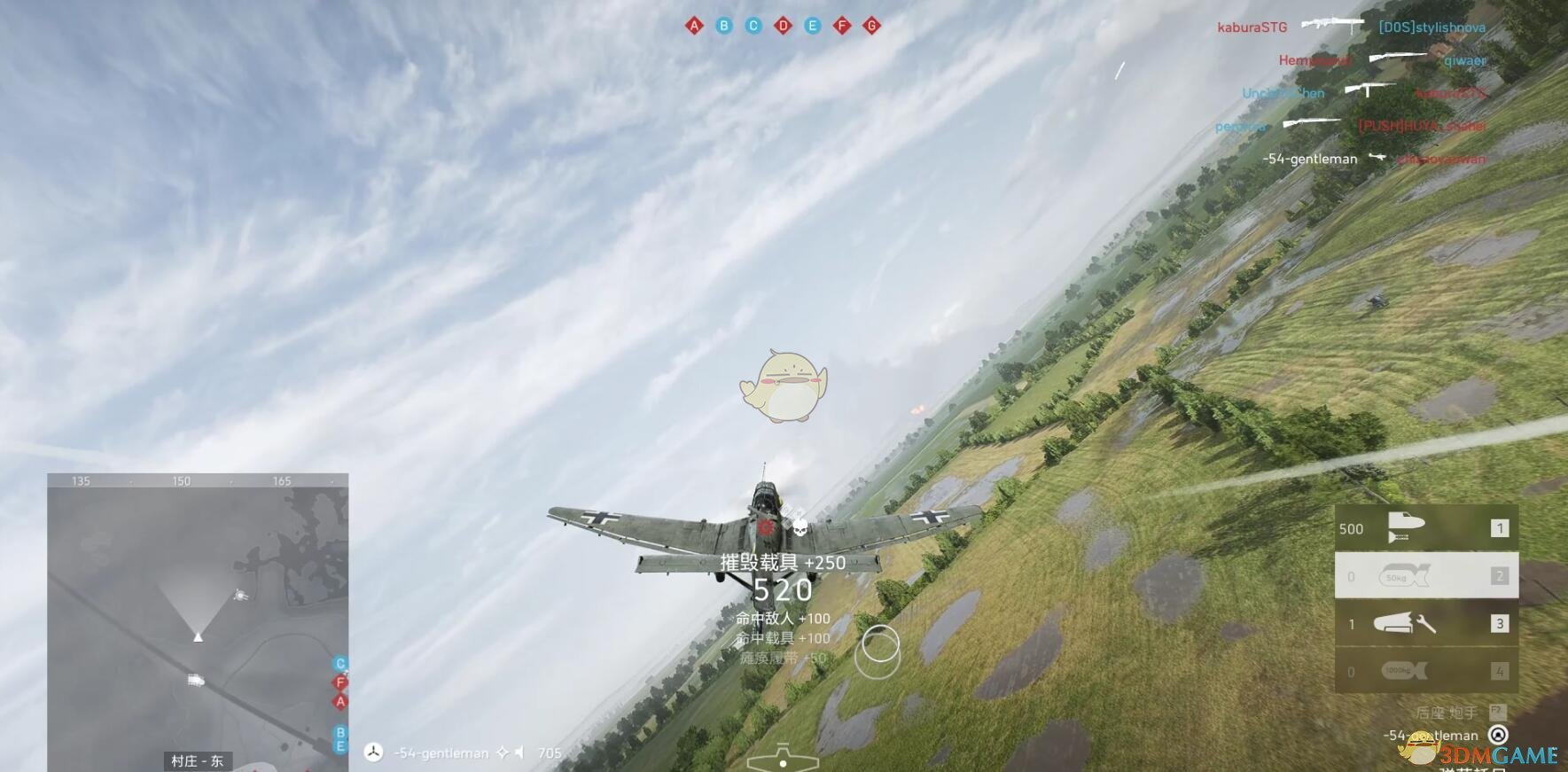Screen dimensions: 1568x772
Task: Choose red objective flag G in the top bar
Action: coord(871,26)
